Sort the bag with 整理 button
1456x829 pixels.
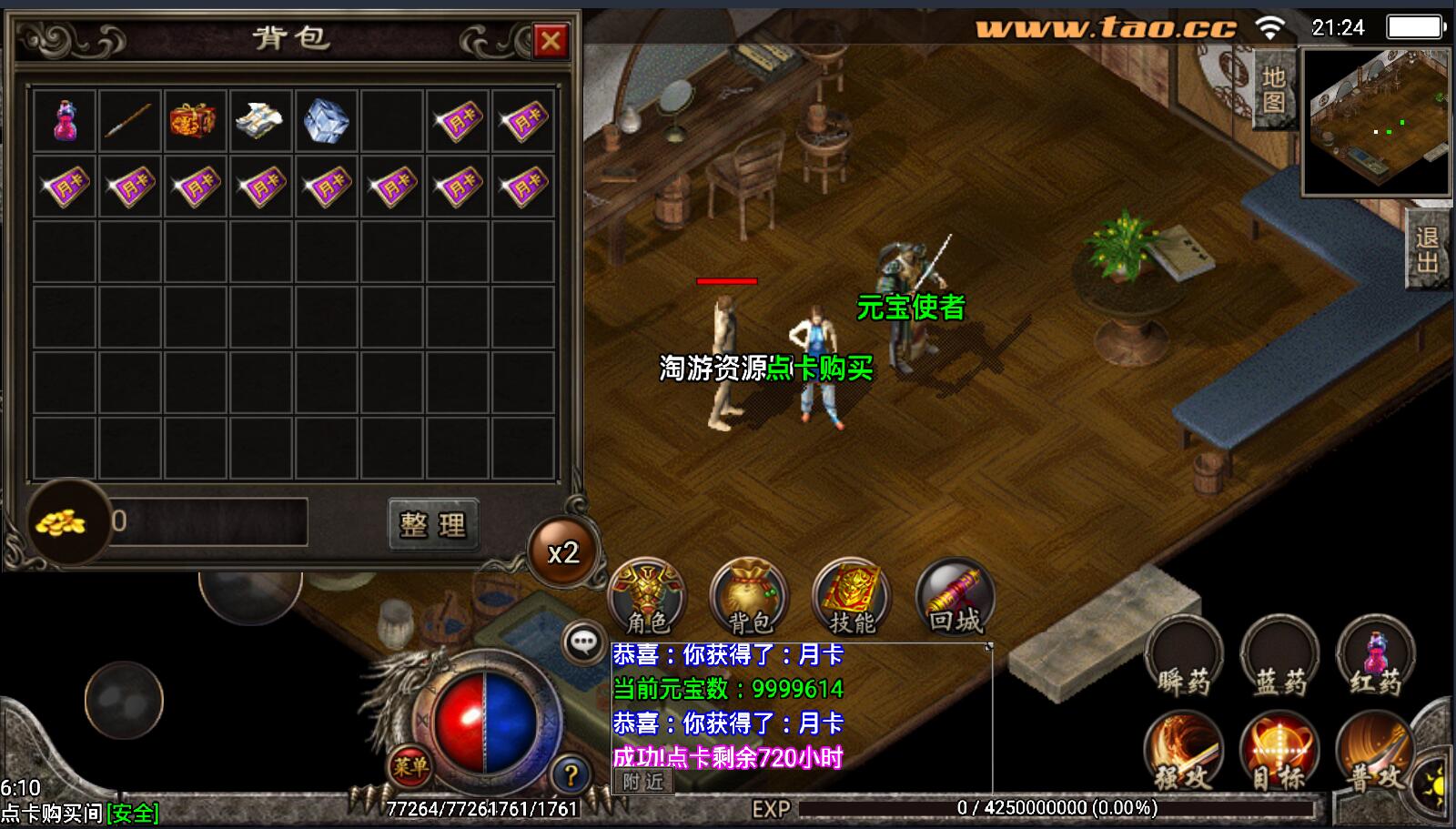coord(432,524)
